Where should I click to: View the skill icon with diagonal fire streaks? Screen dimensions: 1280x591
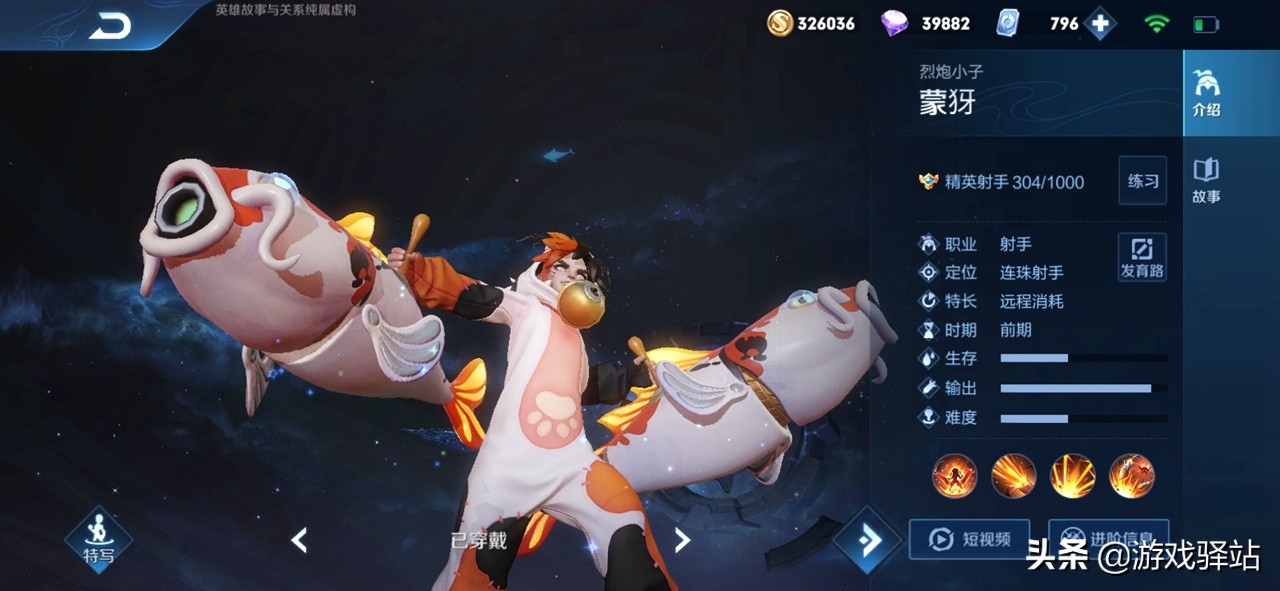[x=1013, y=476]
